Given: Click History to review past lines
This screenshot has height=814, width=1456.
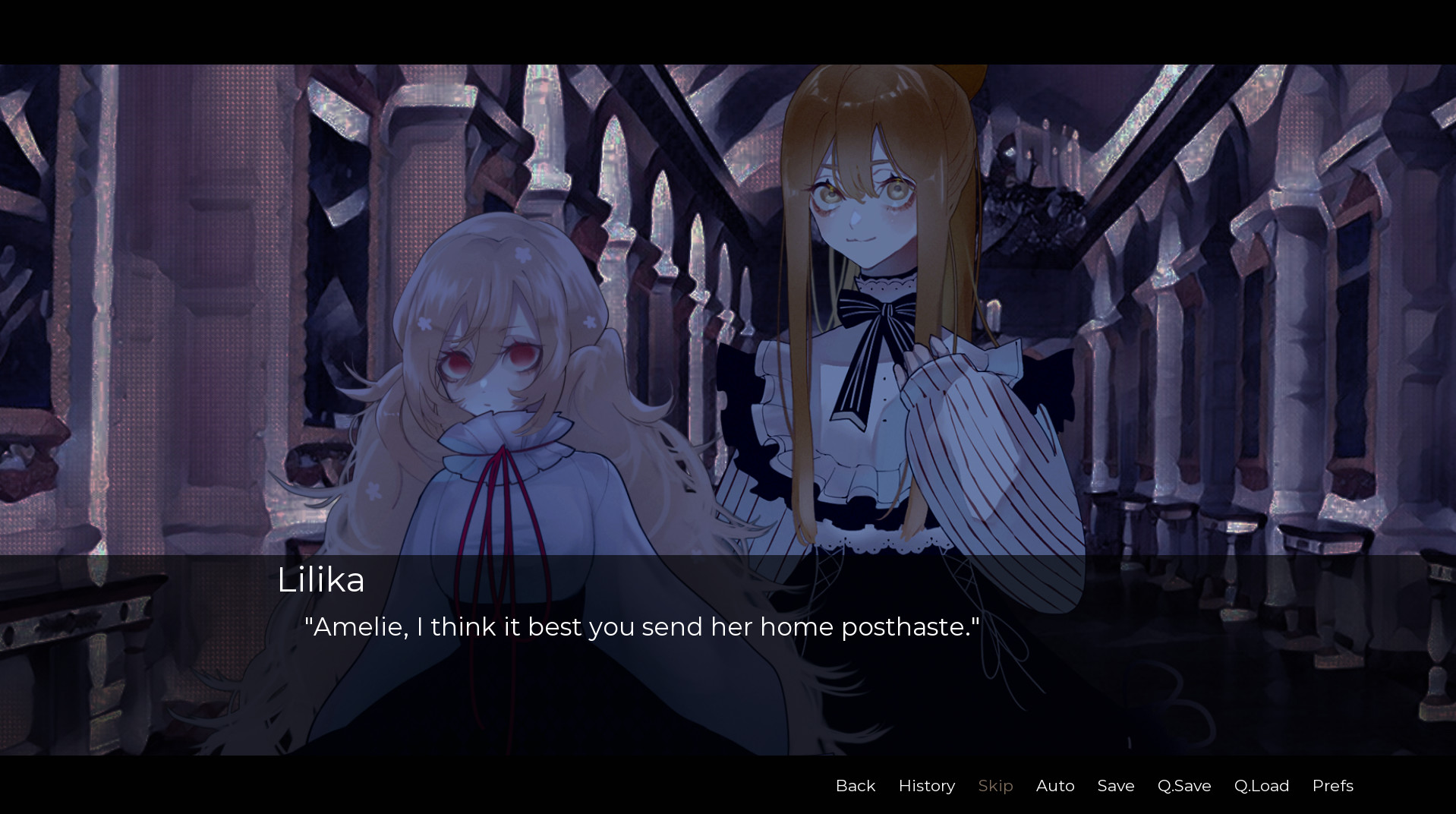Looking at the screenshot, I should (926, 786).
